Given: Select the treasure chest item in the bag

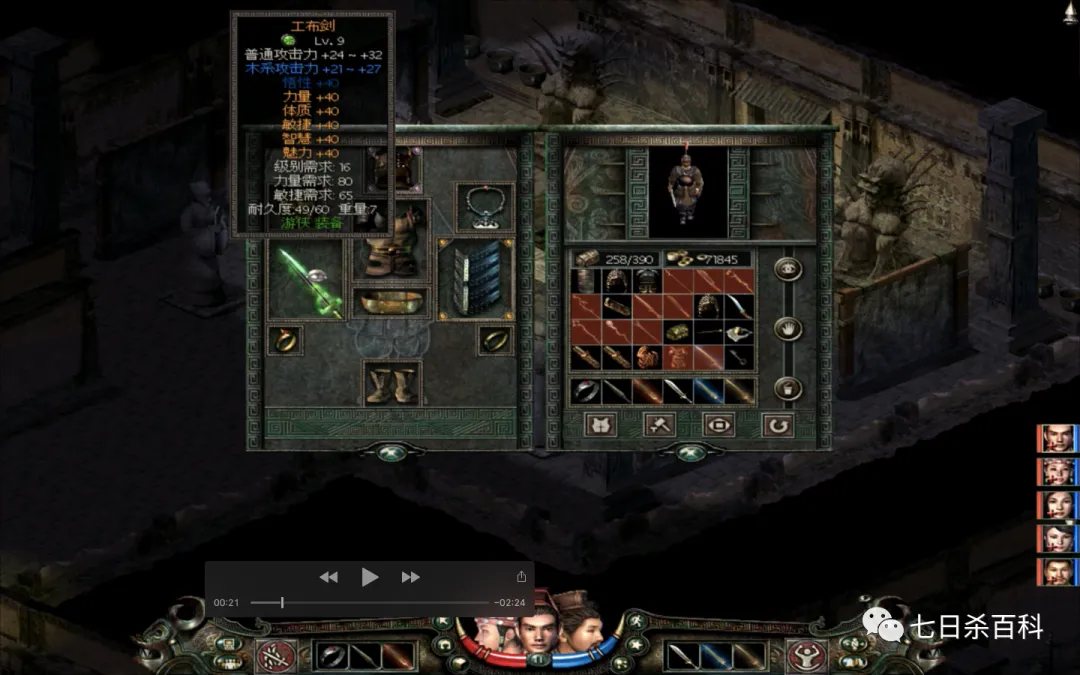Looking at the screenshot, I should pyautogui.click(x=679, y=332).
